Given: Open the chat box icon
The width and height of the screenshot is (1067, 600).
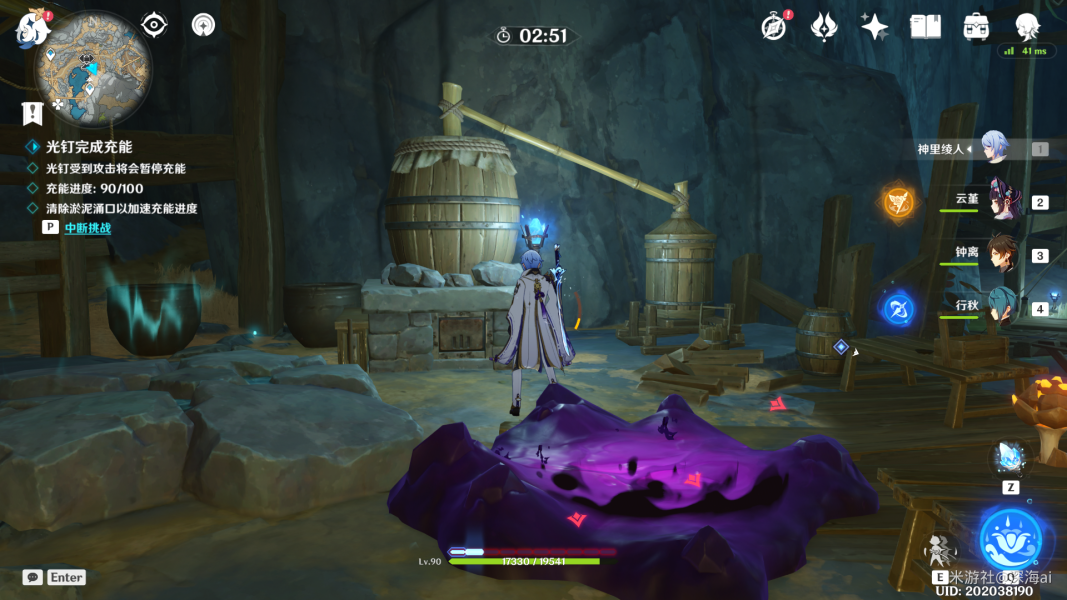Looking at the screenshot, I should (x=33, y=577).
